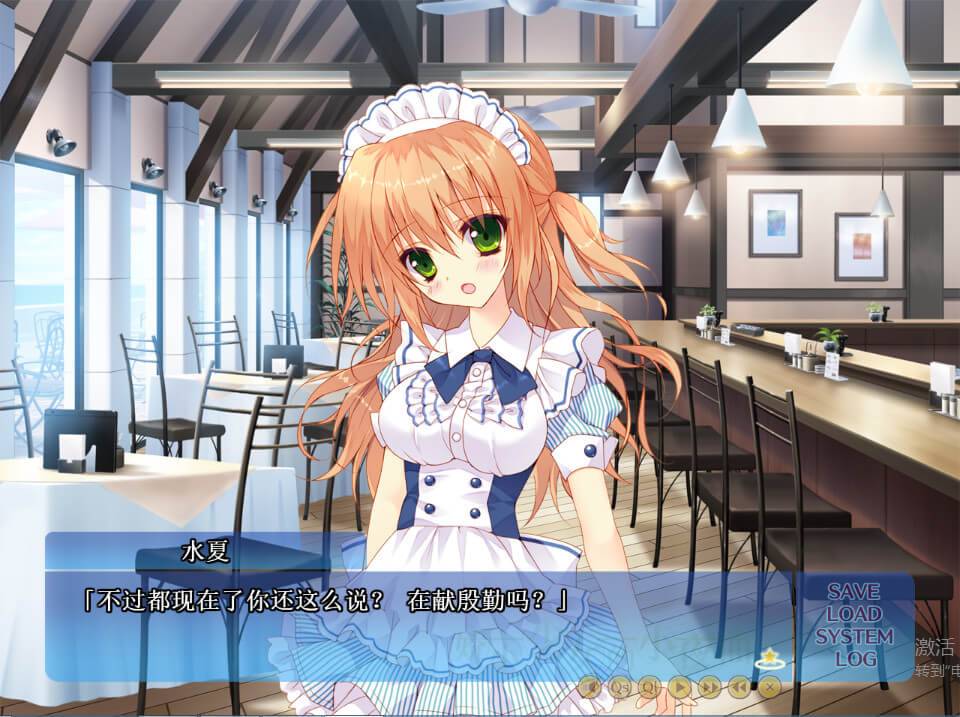
Task: Click the rewind double-arrow button
Action: coord(739,686)
